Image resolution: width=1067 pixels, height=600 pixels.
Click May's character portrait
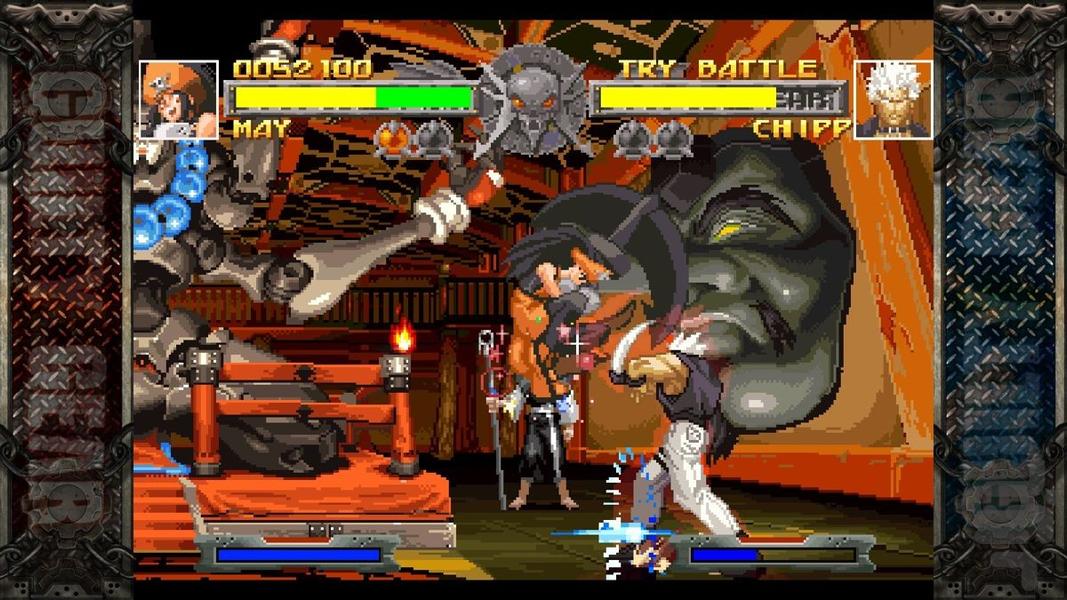click(179, 100)
